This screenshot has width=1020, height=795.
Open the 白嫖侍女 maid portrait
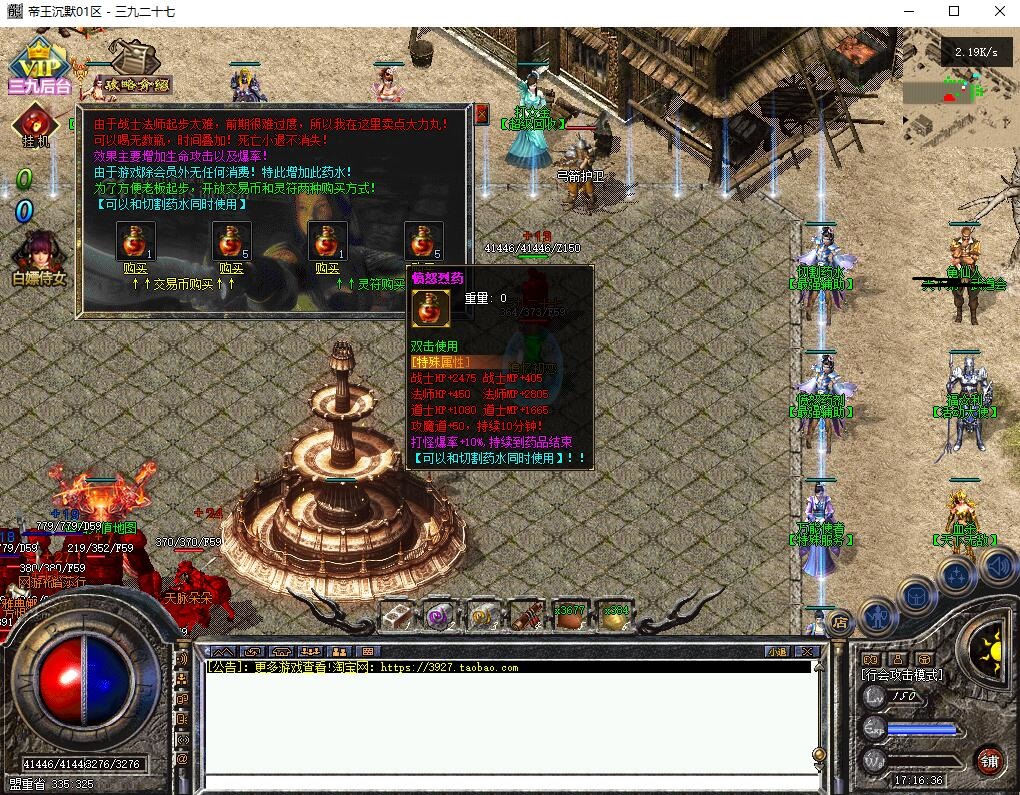pyautogui.click(x=39, y=258)
